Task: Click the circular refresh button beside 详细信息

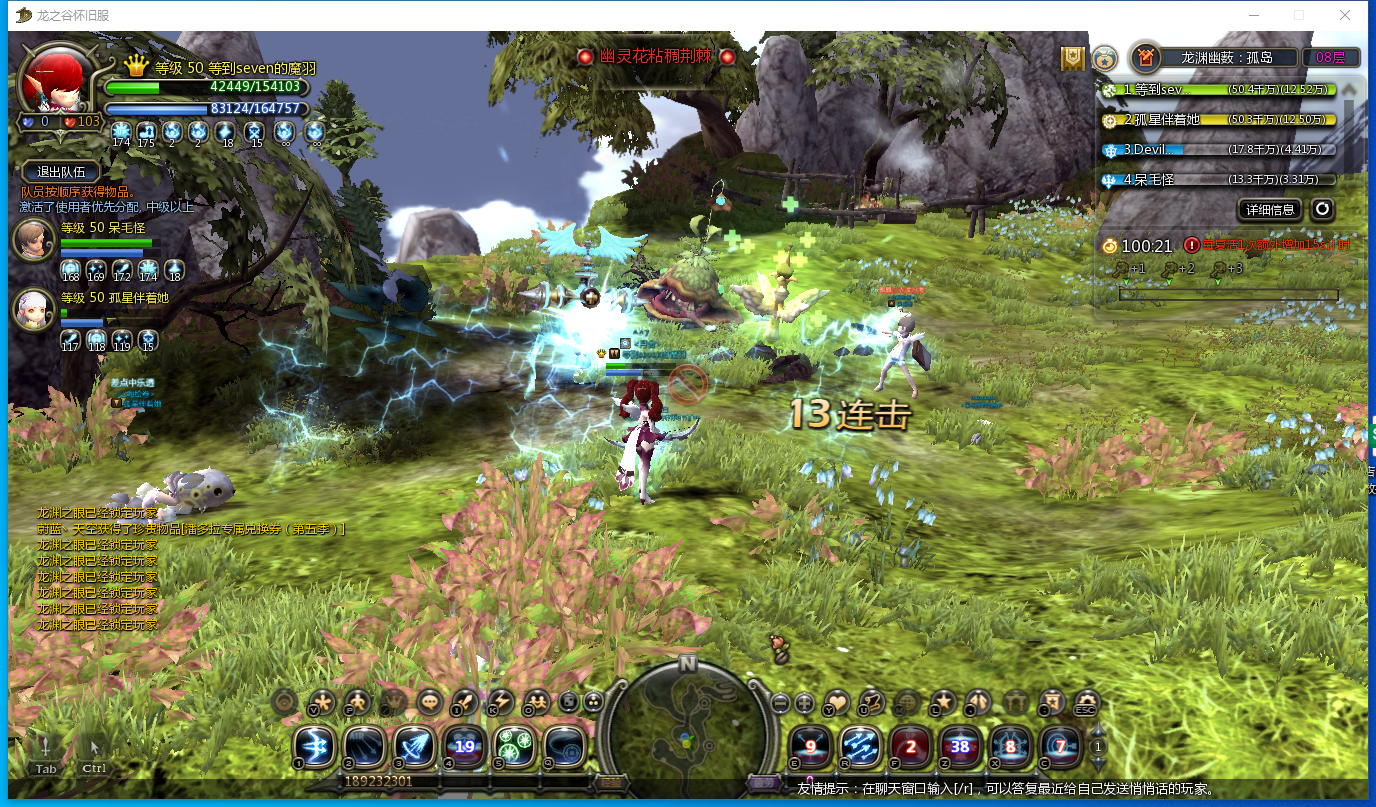Action: [x=1322, y=209]
